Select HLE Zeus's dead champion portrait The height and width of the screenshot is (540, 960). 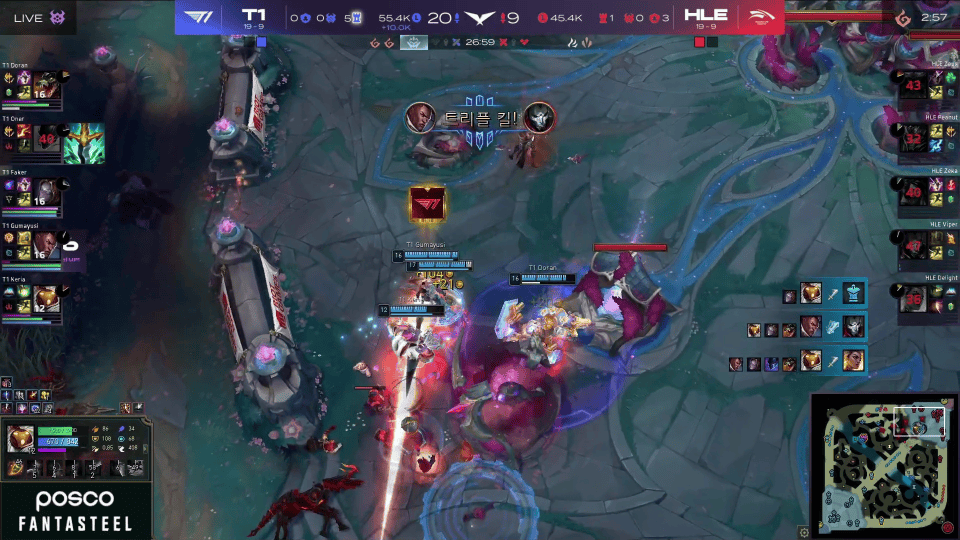tap(912, 86)
